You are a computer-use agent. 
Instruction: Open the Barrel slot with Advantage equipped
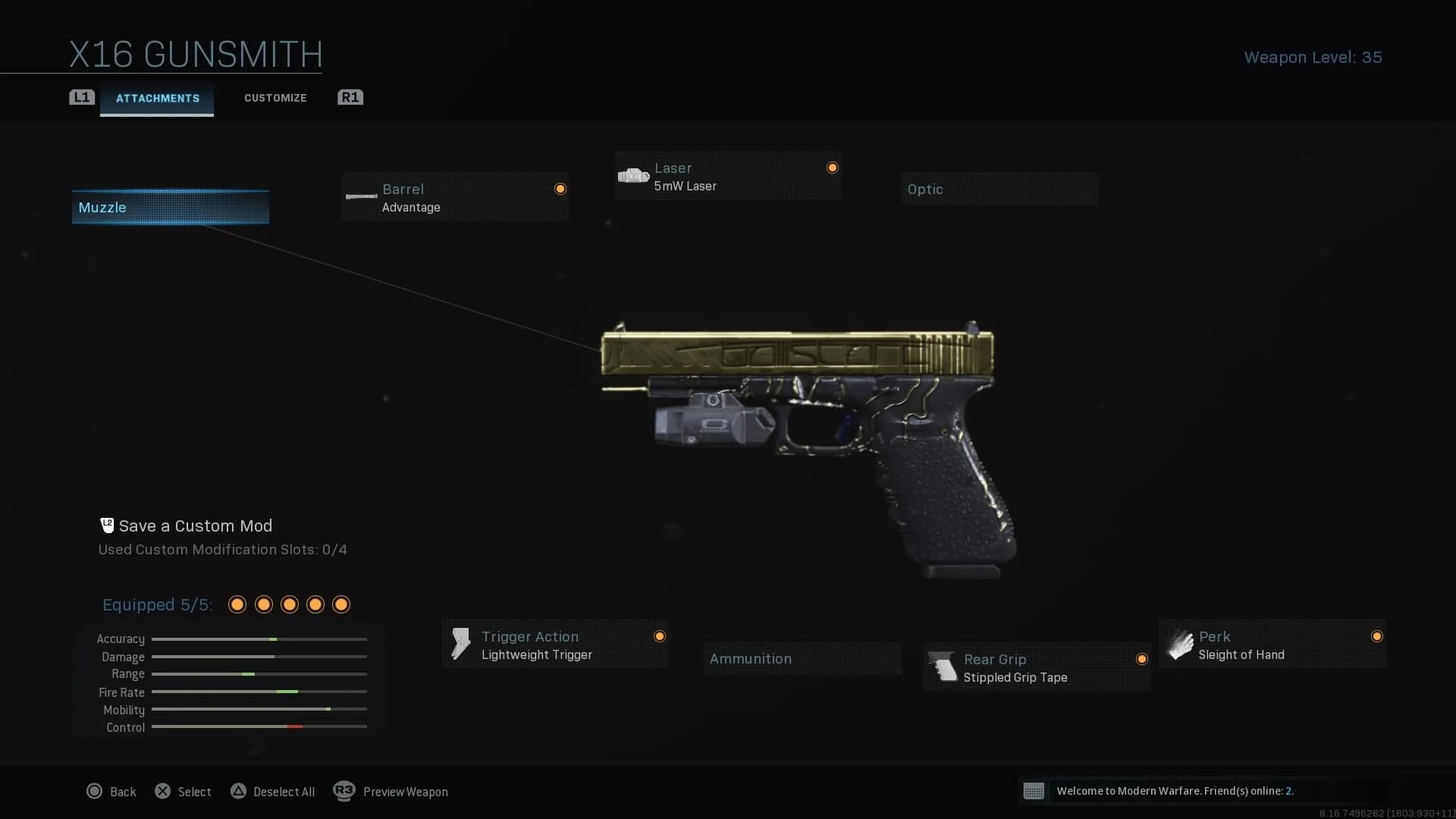(x=455, y=197)
